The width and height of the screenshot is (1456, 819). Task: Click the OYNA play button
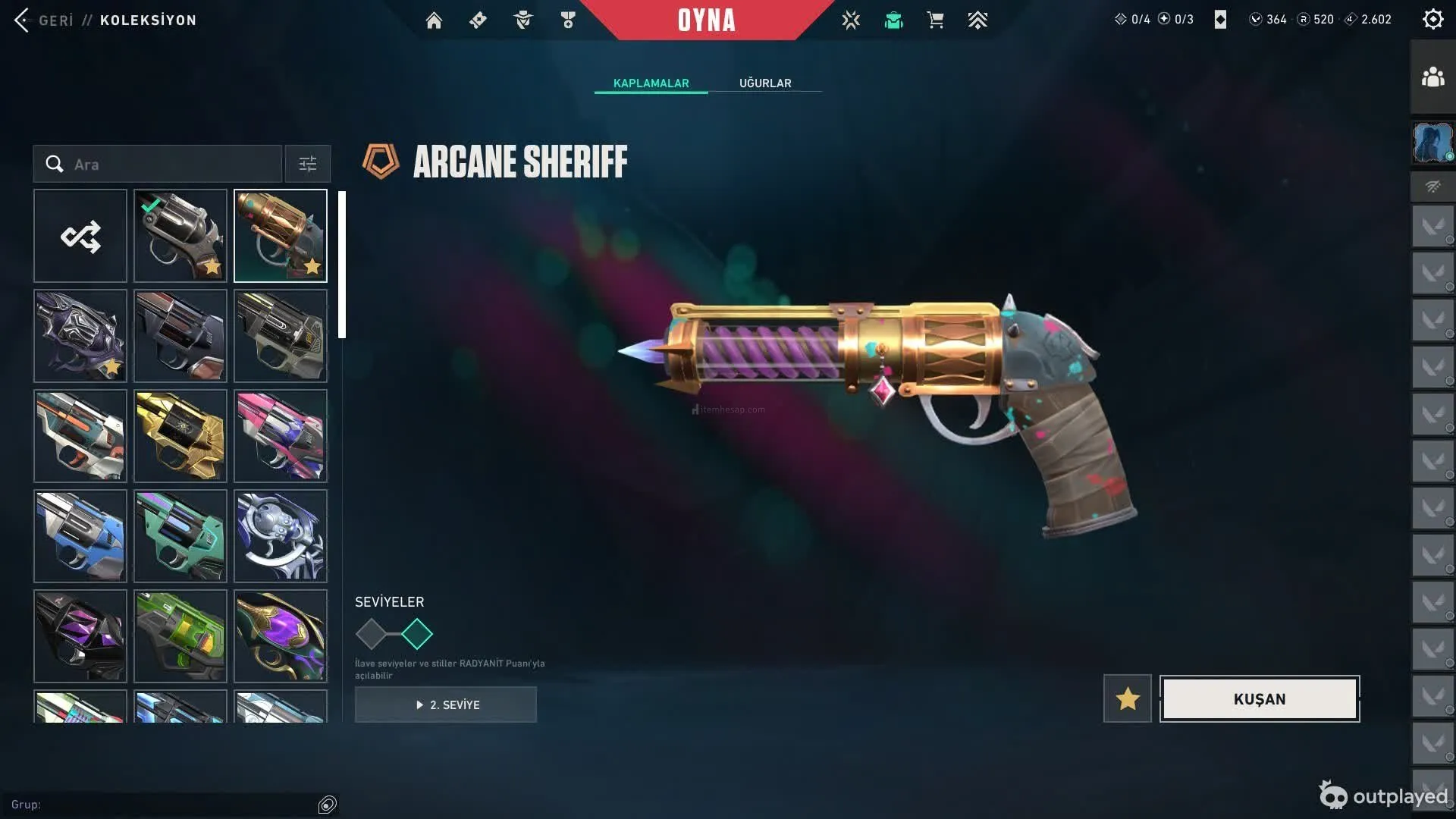click(706, 20)
